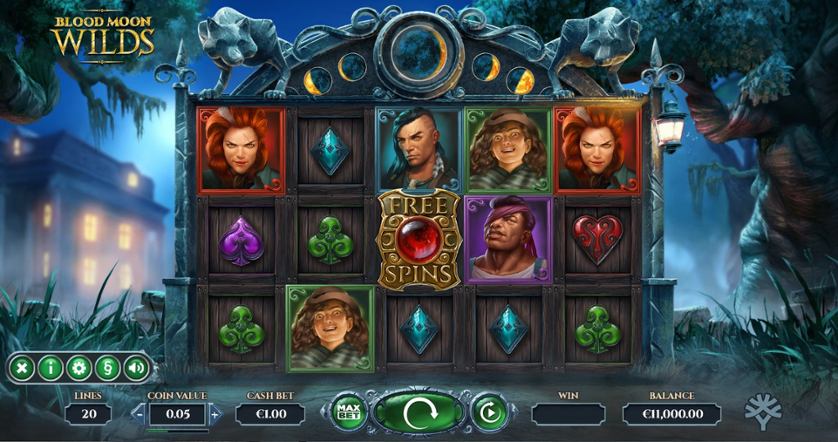The width and height of the screenshot is (838, 442).
Task: Show the game rules section icon
Action: (106, 368)
